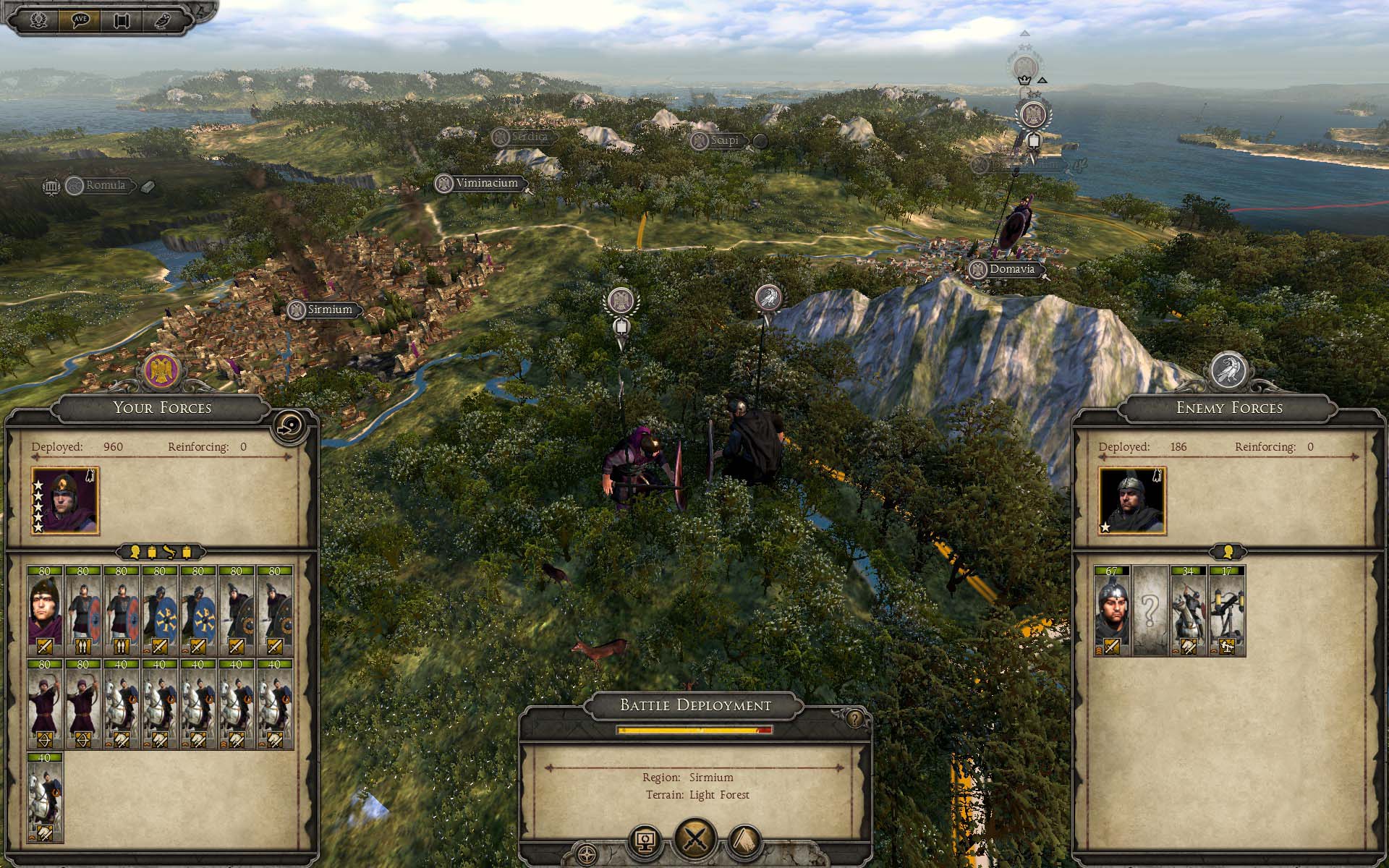Select your general's bodyguard unit card
The height and width of the screenshot is (868, 1389).
tap(45, 610)
